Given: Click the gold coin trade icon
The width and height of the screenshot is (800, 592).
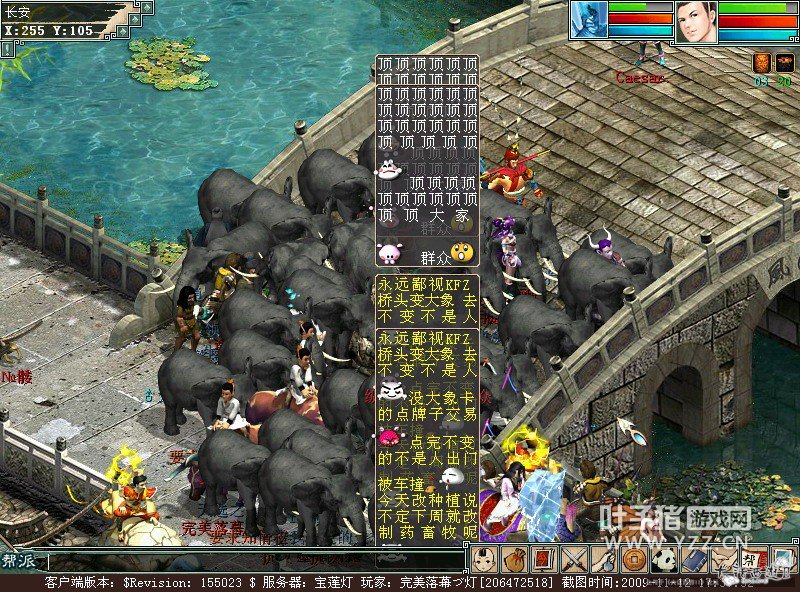Looking at the screenshot, I should [x=634, y=559].
